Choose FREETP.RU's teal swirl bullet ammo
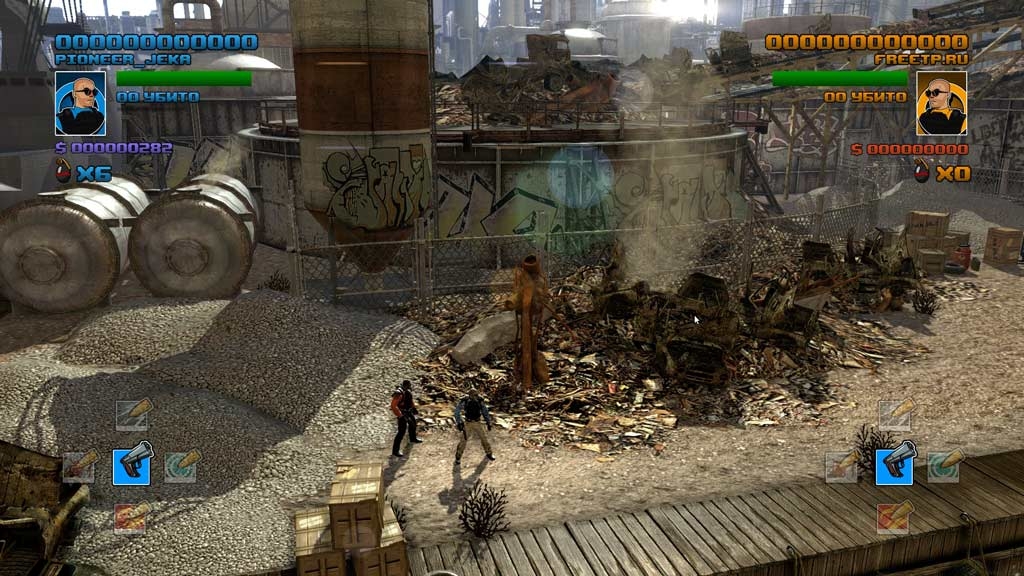Viewport: 1024px width, 576px height. (944, 466)
